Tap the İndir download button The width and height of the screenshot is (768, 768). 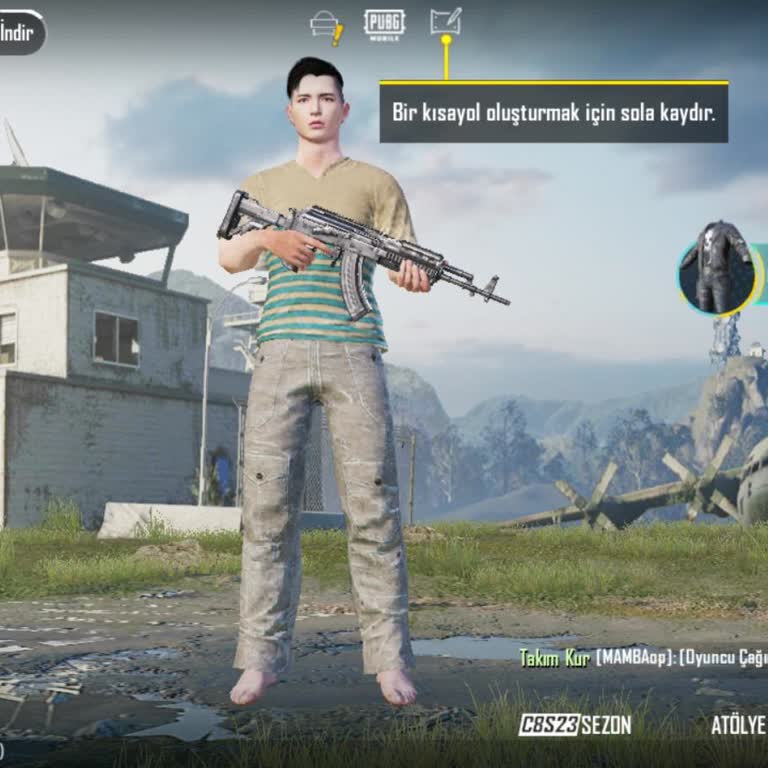20,32
